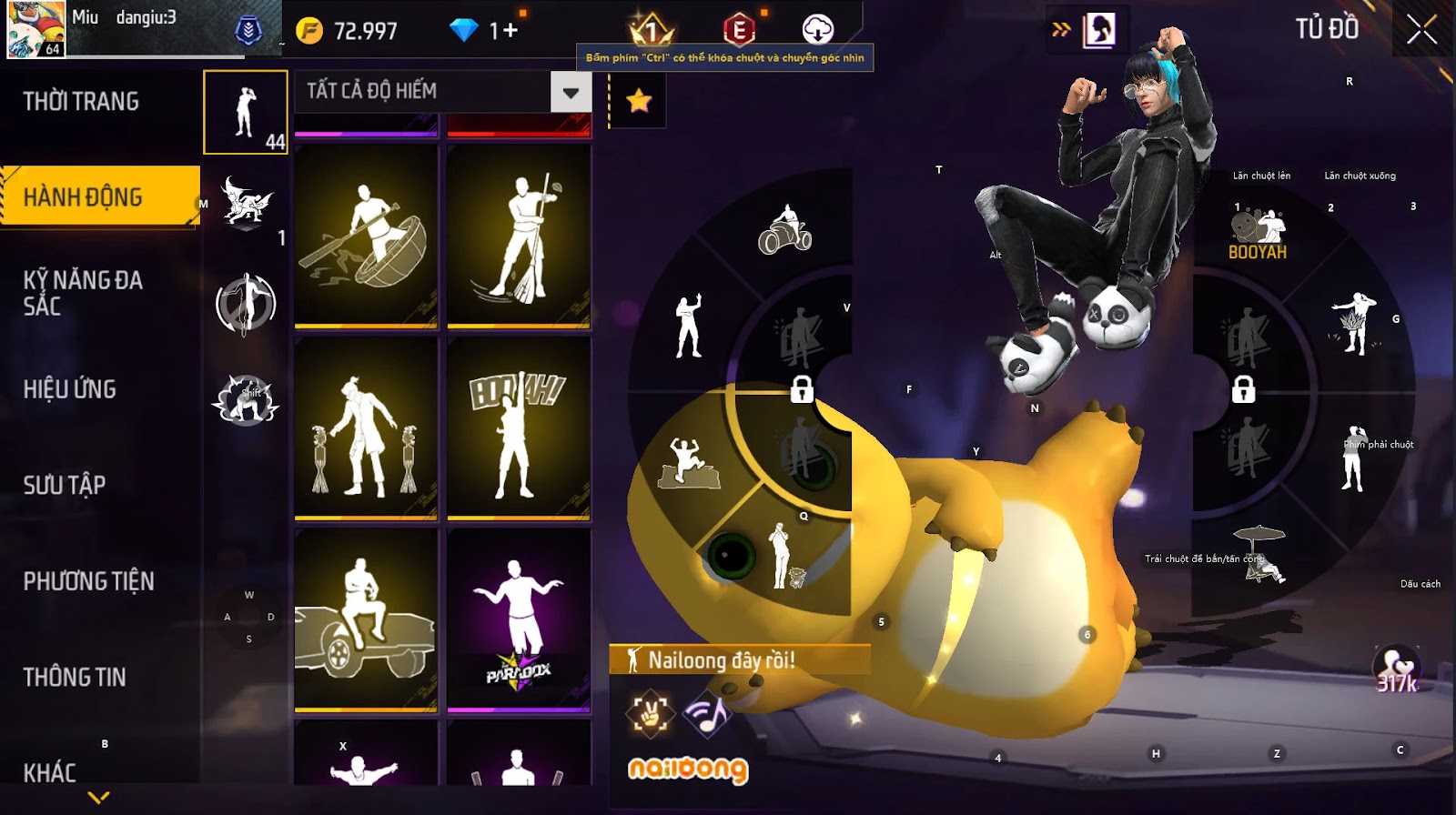Go to the Phương Tiện menu

88,581
